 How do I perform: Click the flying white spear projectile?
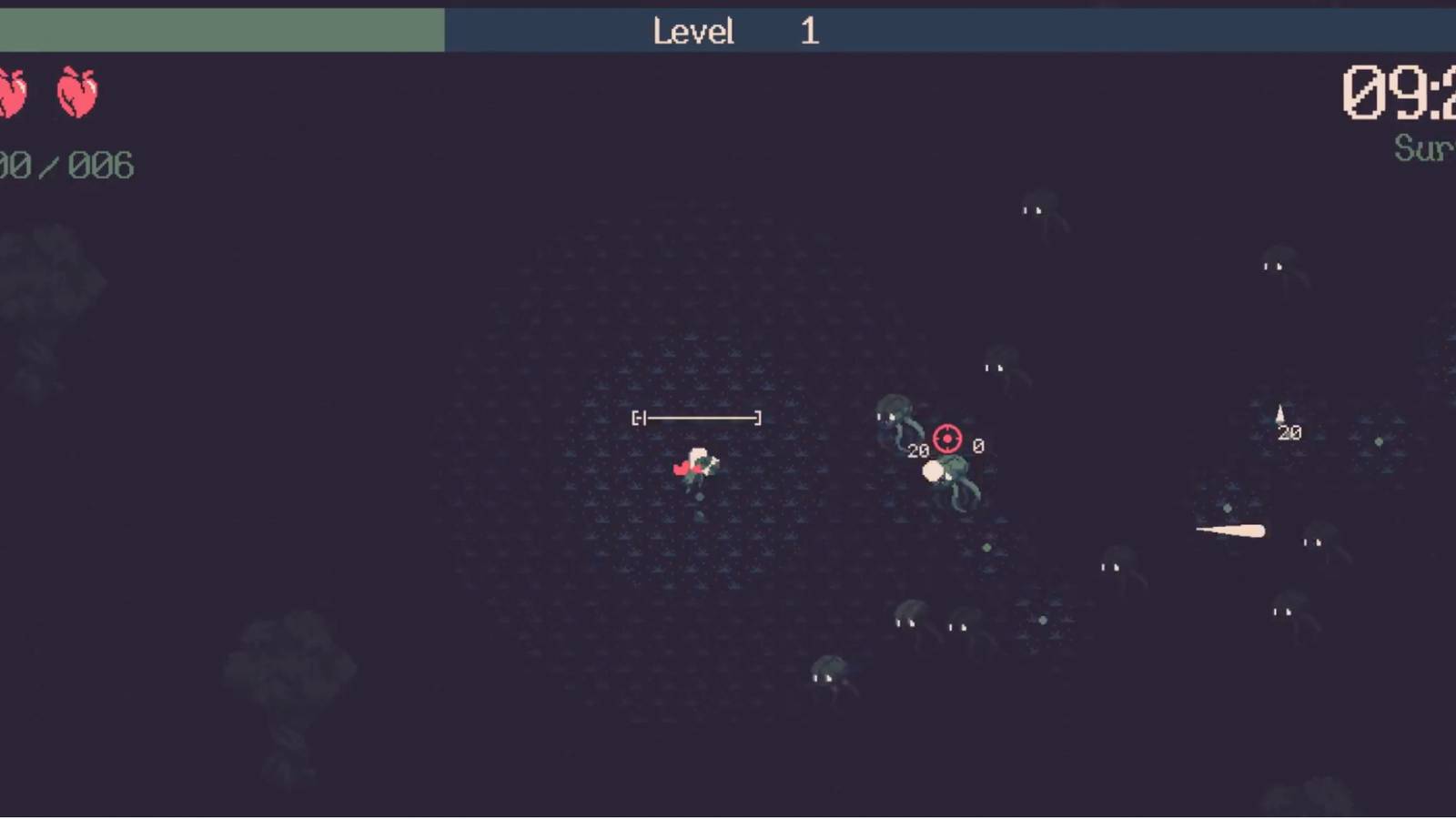[x=1228, y=531]
